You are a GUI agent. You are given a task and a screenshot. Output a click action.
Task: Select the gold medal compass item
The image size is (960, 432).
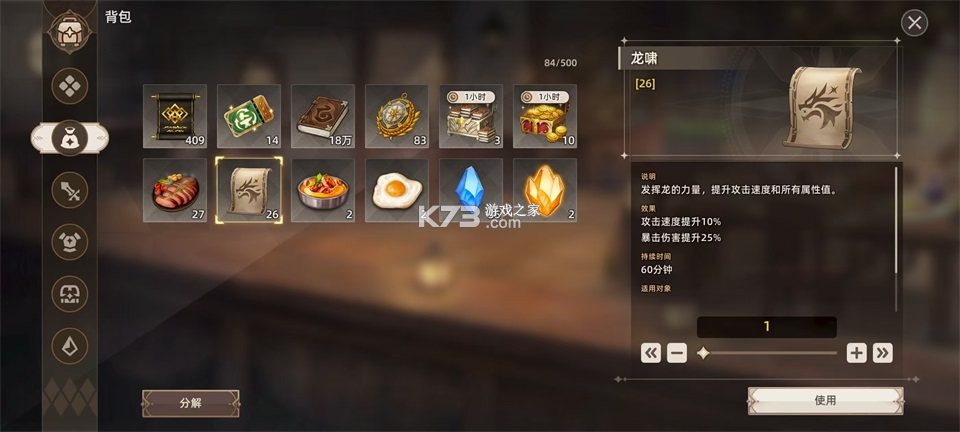[397, 116]
